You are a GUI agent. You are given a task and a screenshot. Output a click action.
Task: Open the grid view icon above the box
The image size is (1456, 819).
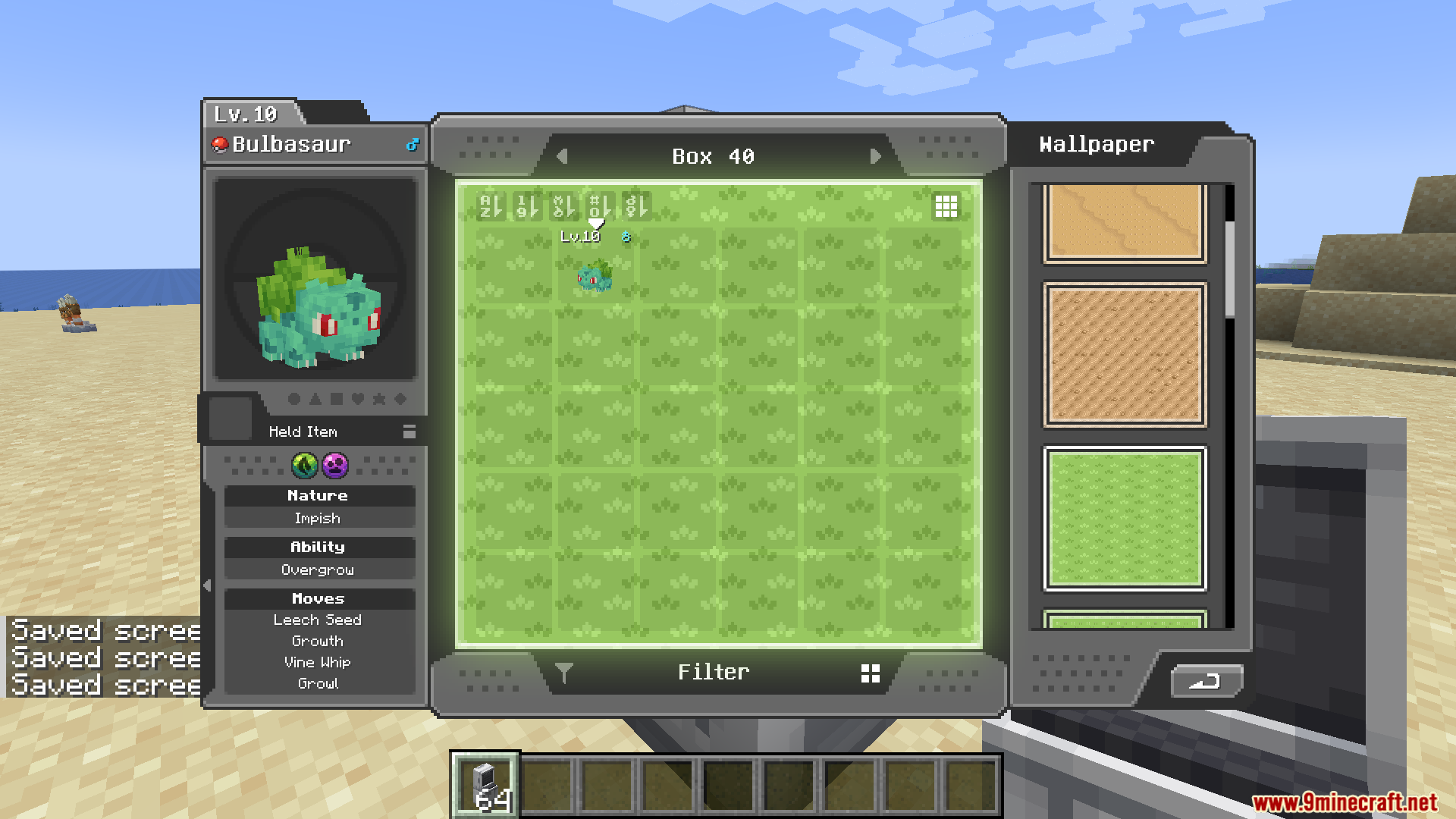tap(946, 206)
